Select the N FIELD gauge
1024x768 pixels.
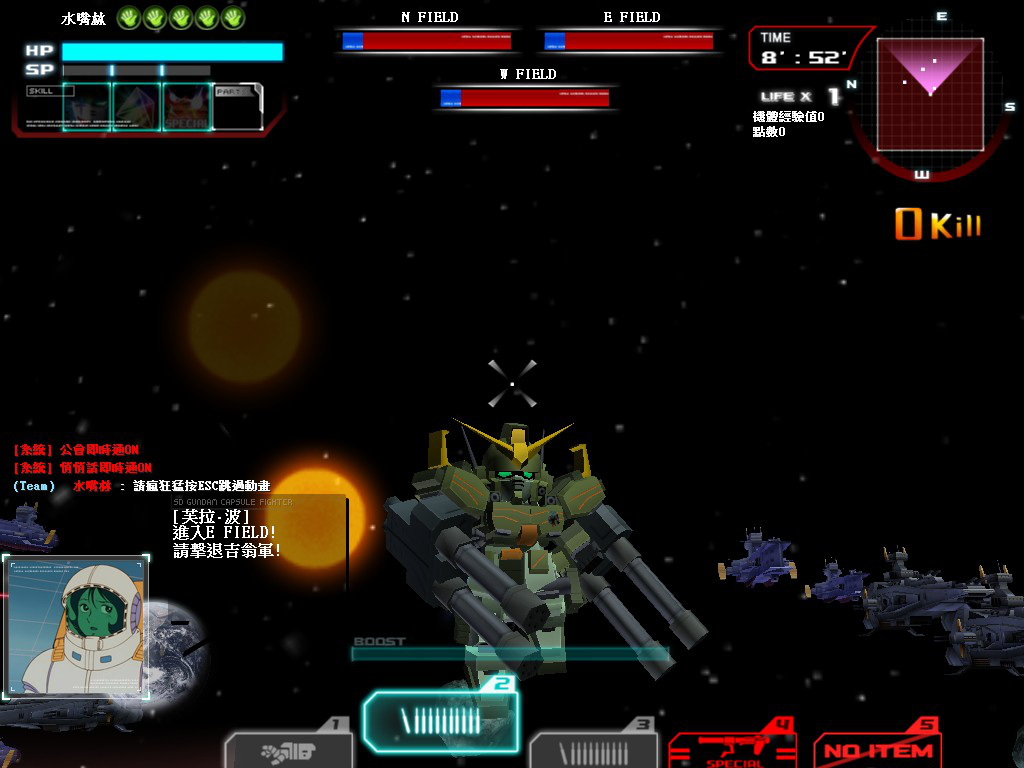[427, 41]
